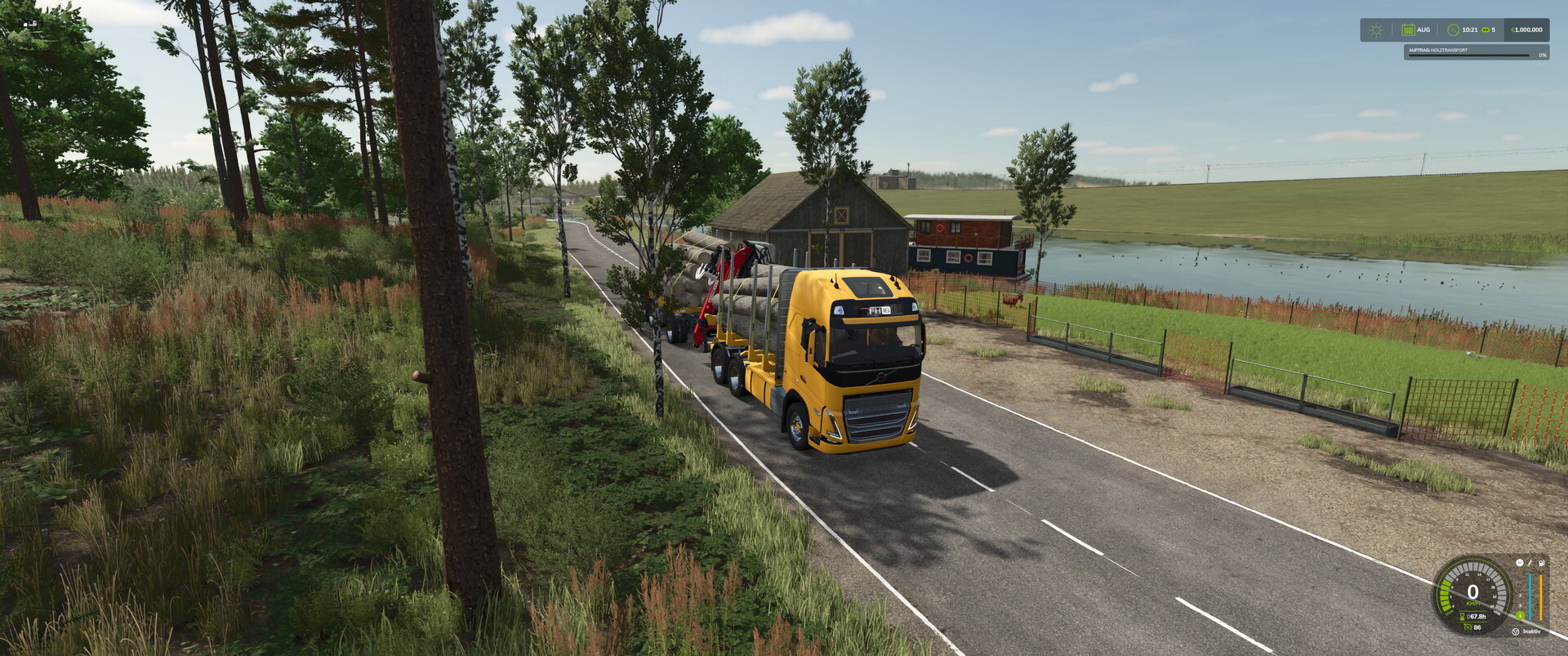Click the green fast-forward time scale icon
Viewport: 1568px width, 656px height.
1485,30
